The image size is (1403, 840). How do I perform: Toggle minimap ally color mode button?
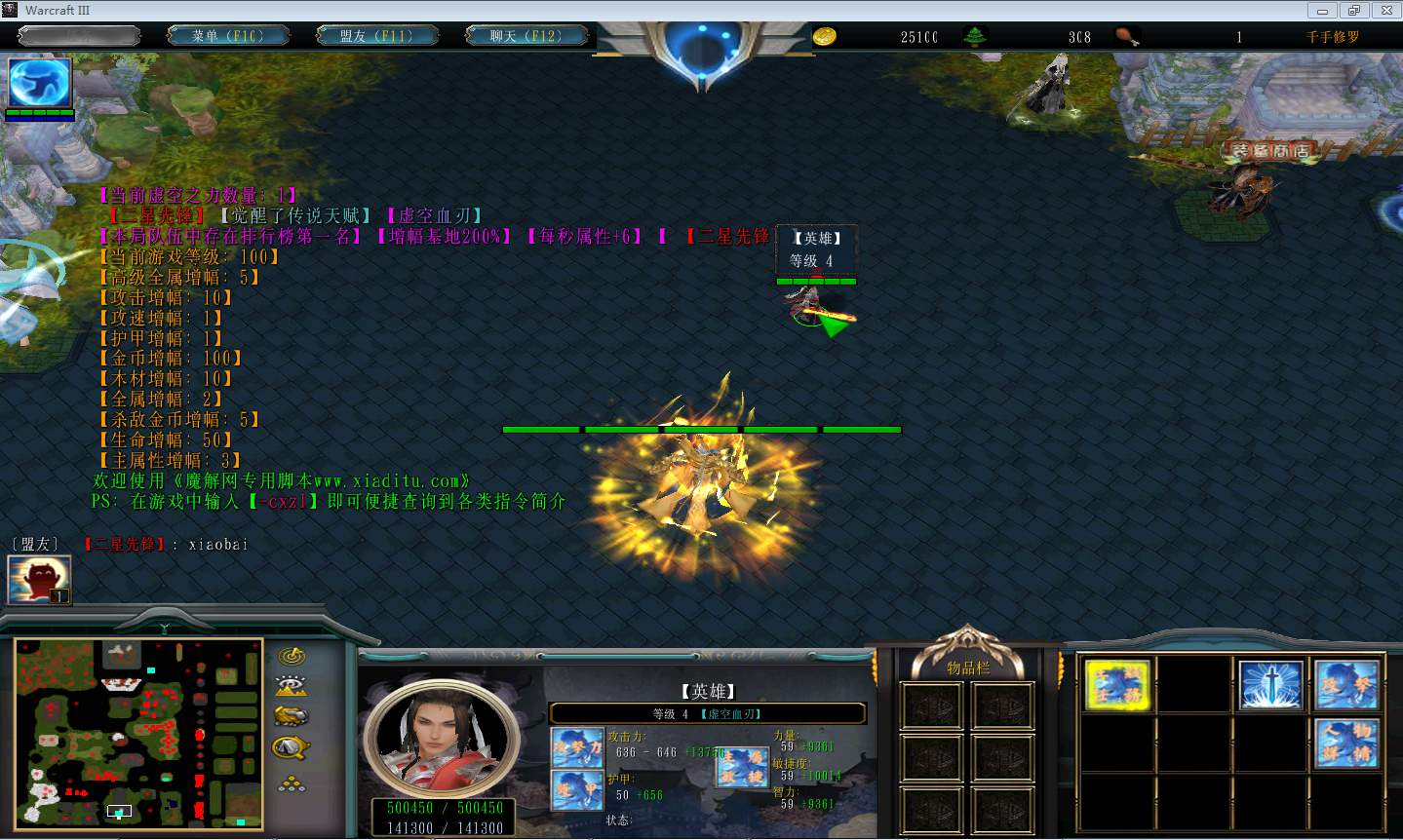pyautogui.click(x=291, y=716)
